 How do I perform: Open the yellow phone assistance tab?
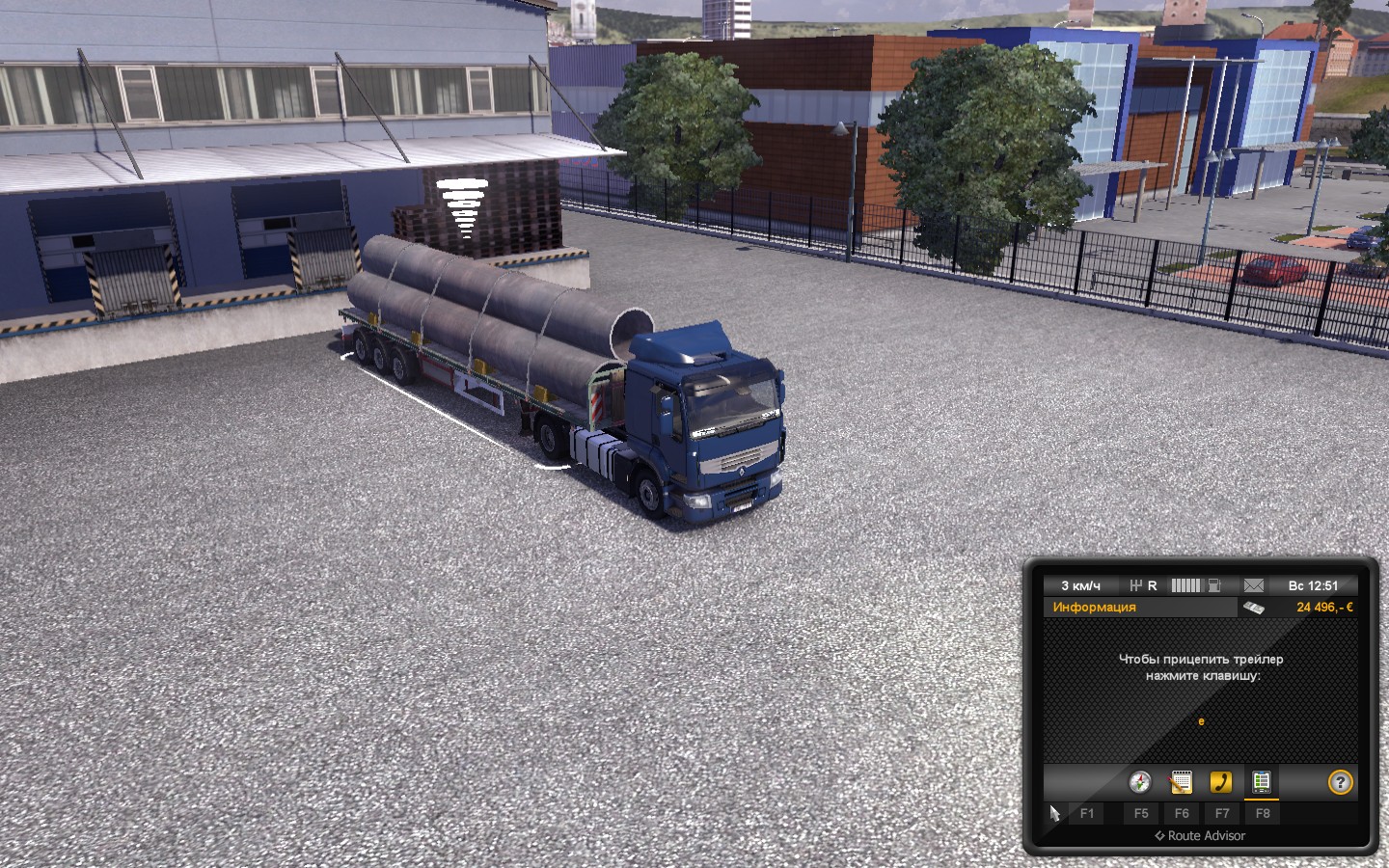(x=1221, y=782)
